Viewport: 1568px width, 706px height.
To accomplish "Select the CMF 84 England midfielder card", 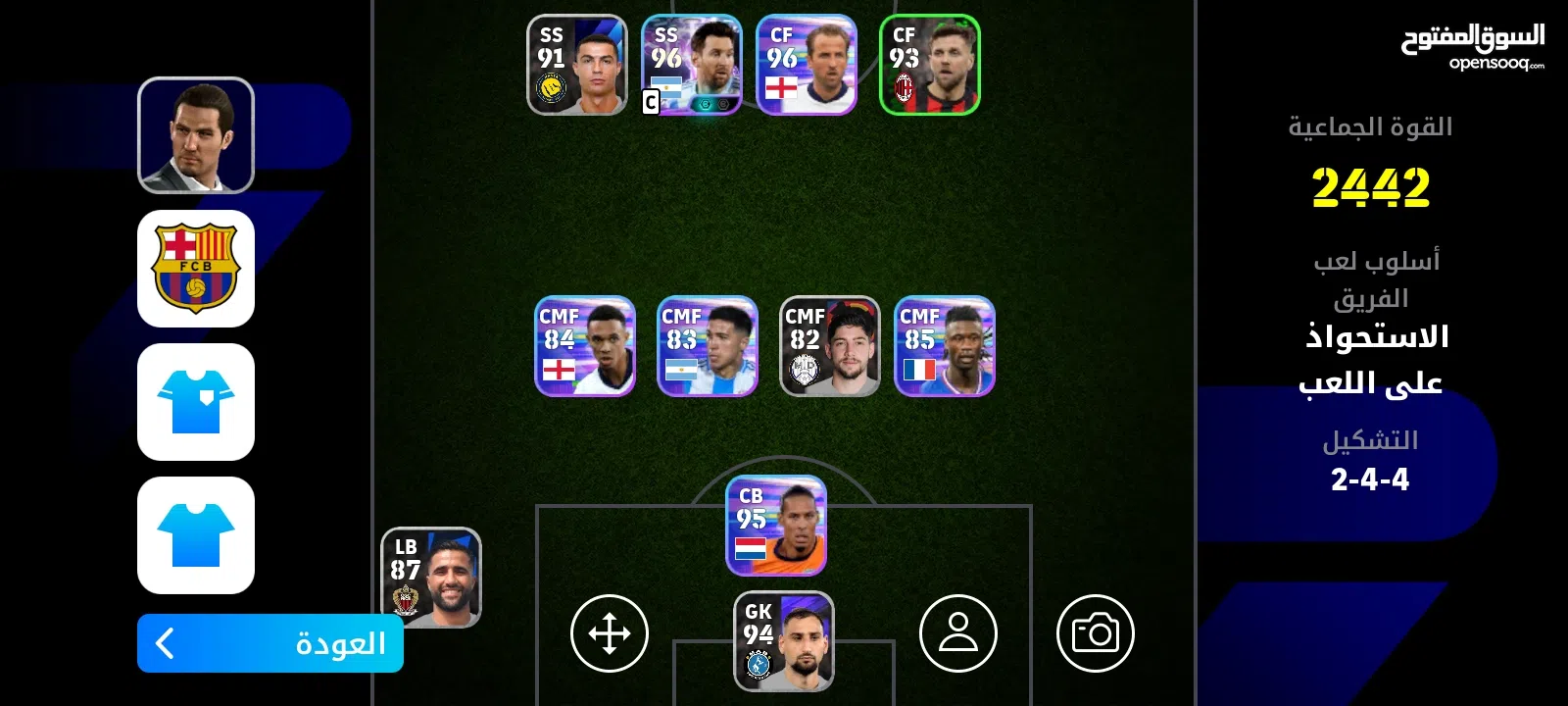I will point(585,346).
